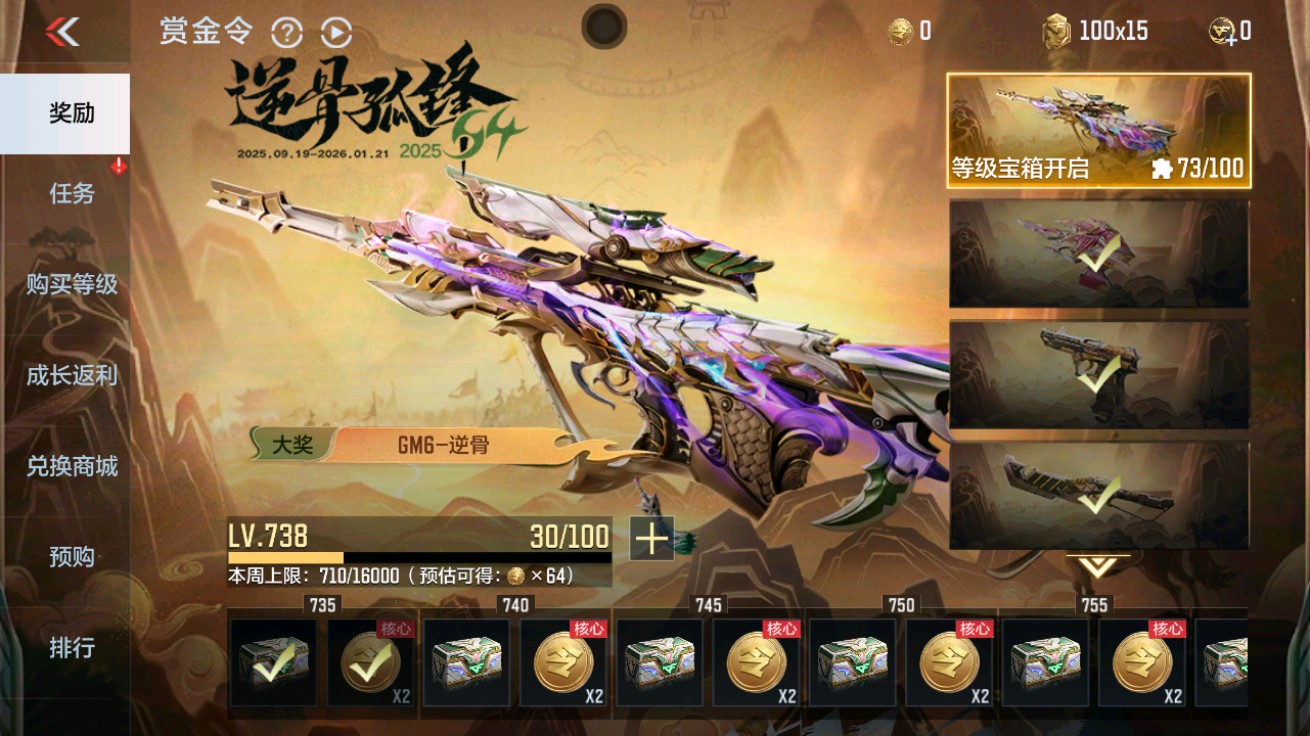
Task: Open the 赏金令 help question mark icon
Action: point(288,32)
